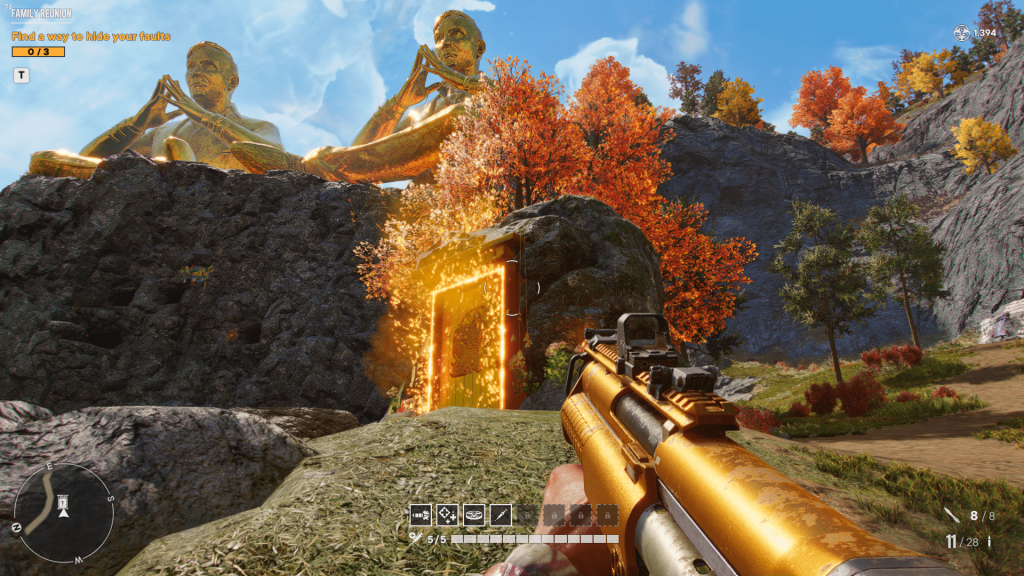The width and height of the screenshot is (1024, 576).
Task: Open the circular compass minimap
Action: tap(63, 512)
